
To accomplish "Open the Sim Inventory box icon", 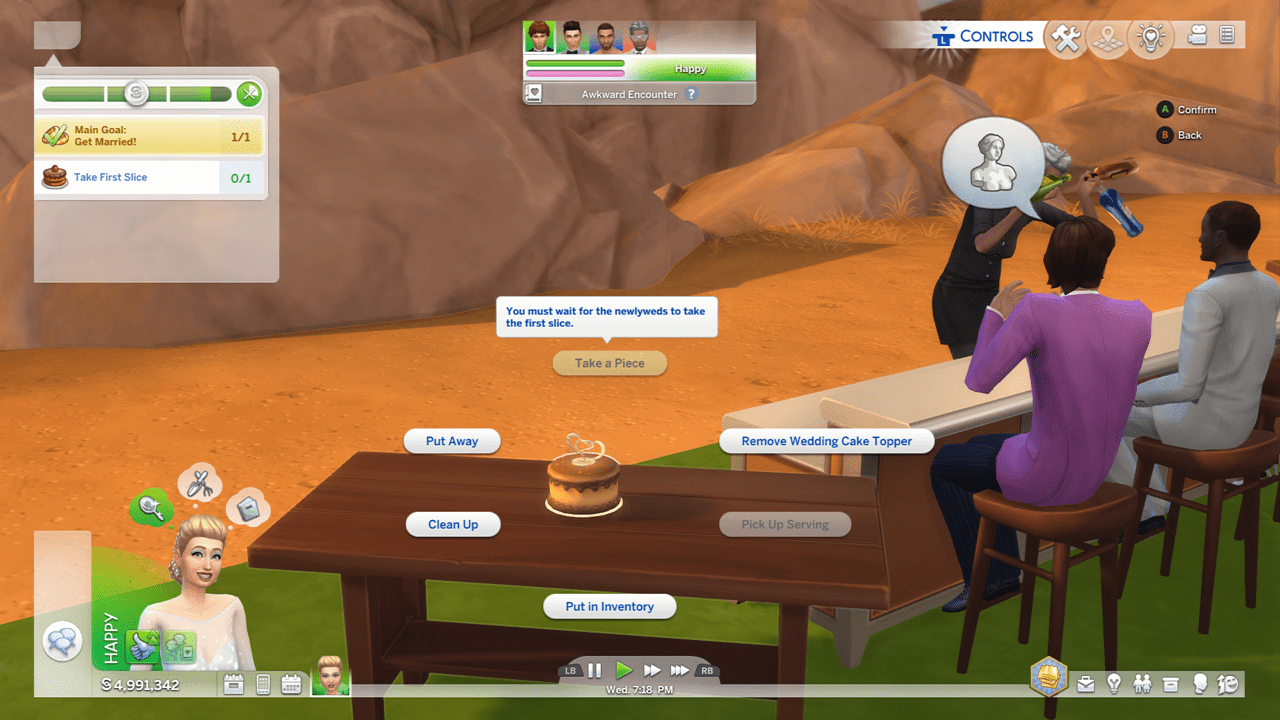I will tap(1171, 684).
